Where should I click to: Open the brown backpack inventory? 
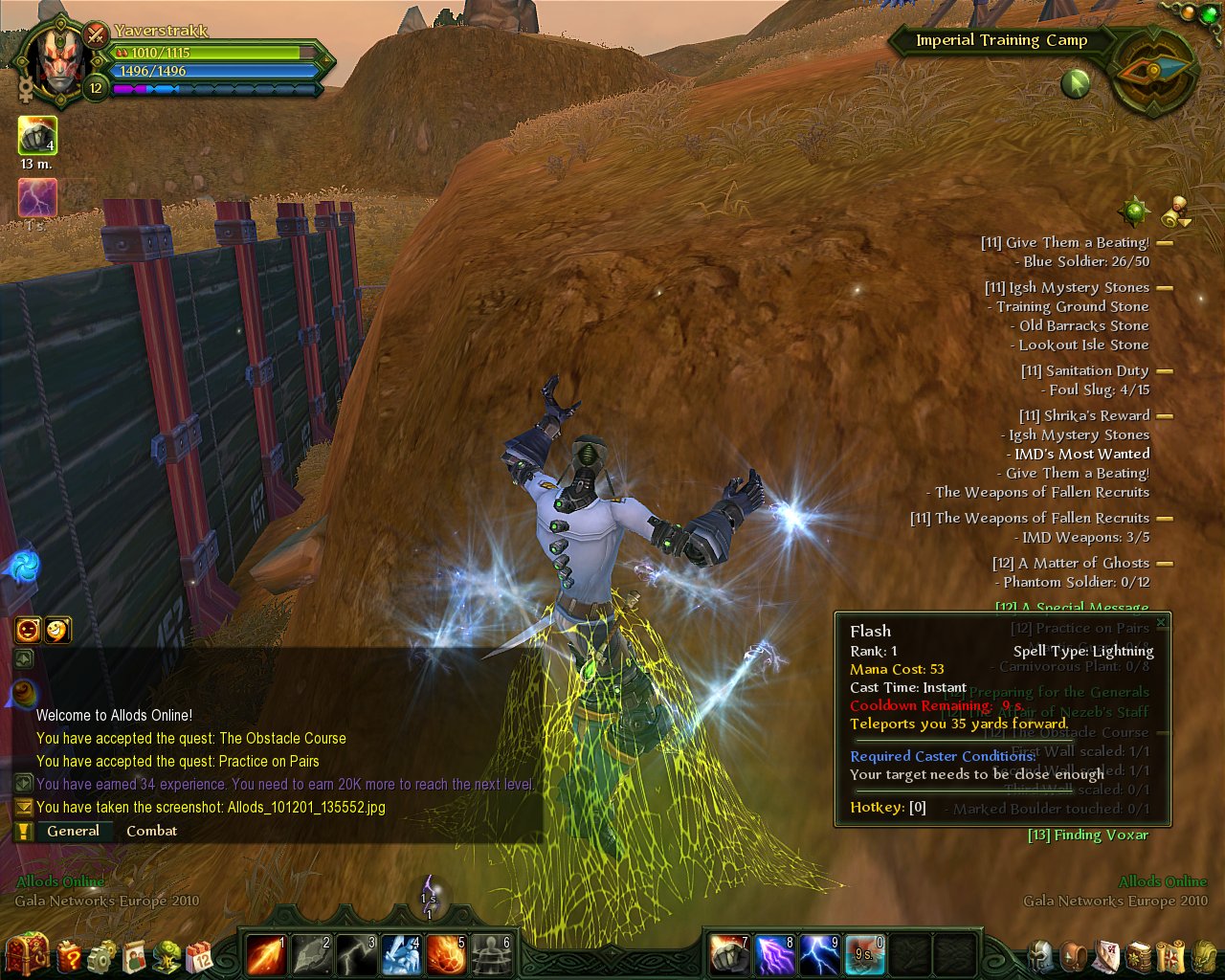(x=1076, y=955)
